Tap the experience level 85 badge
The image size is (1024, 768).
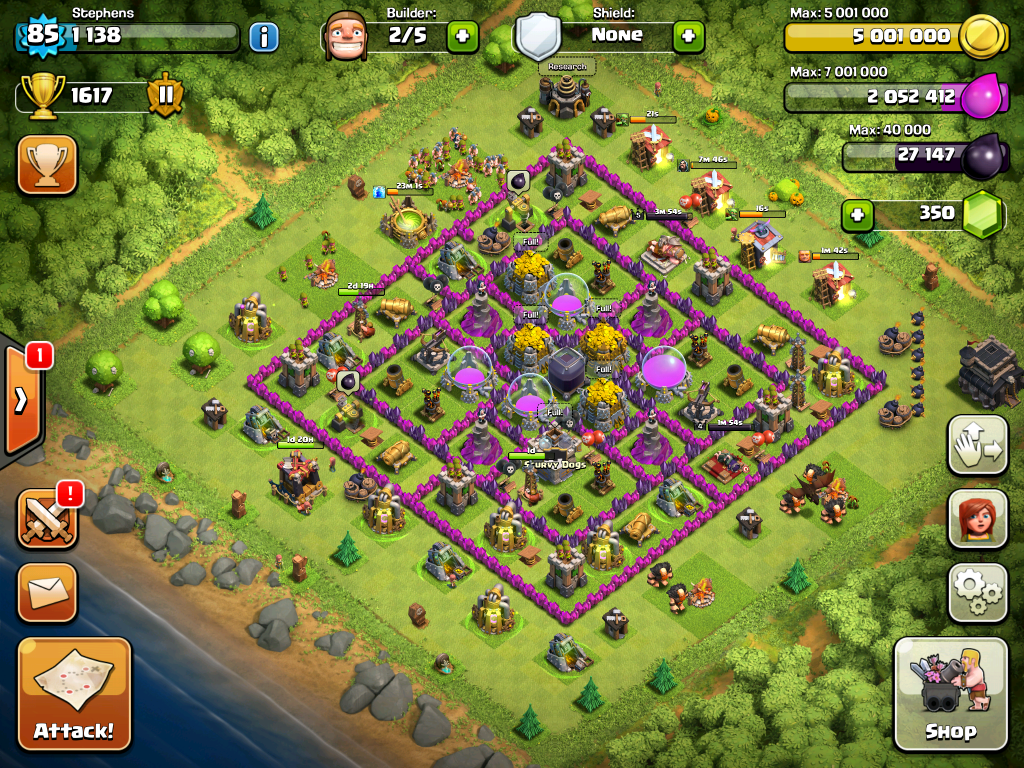point(42,36)
